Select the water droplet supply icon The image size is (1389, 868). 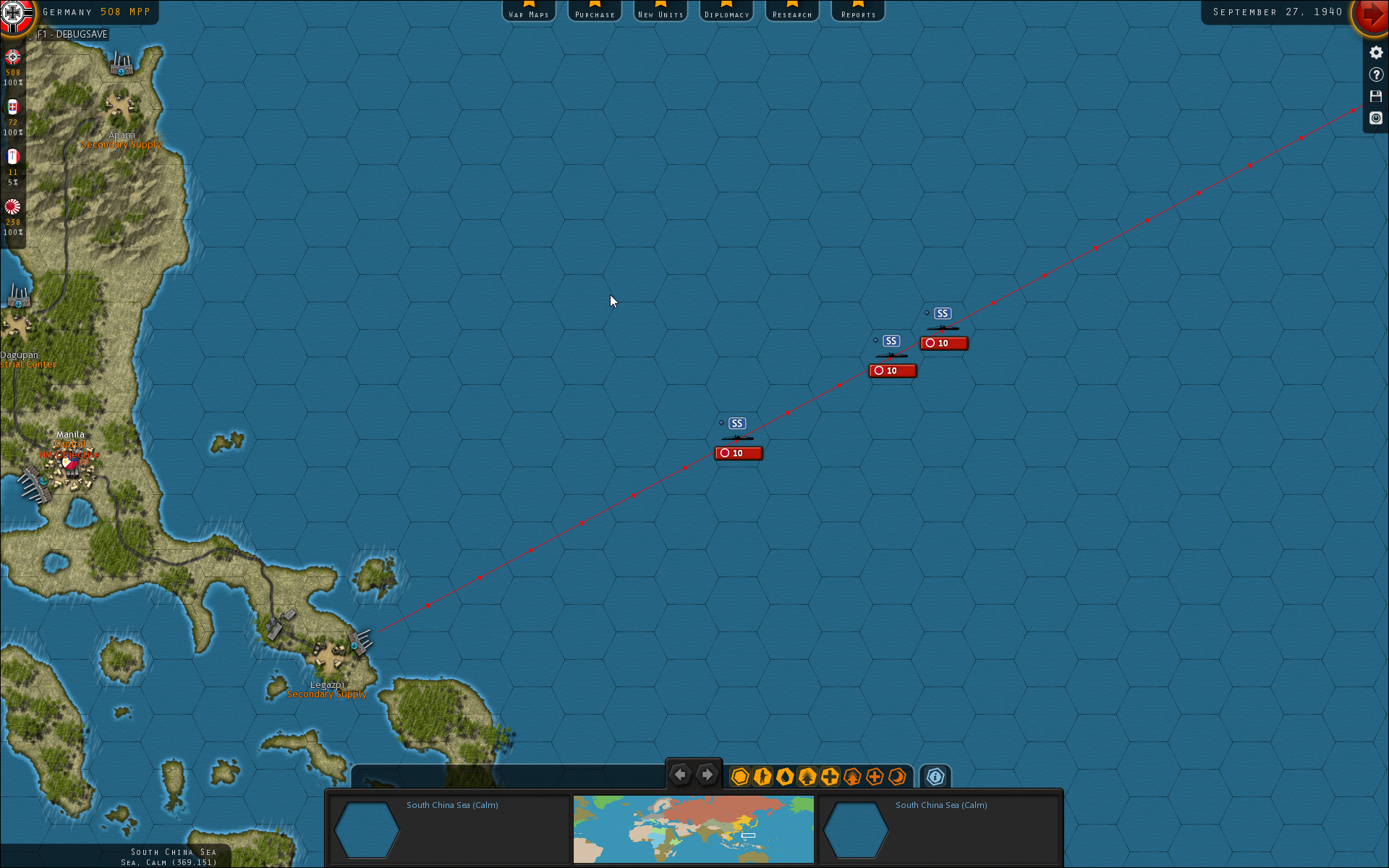click(x=784, y=776)
